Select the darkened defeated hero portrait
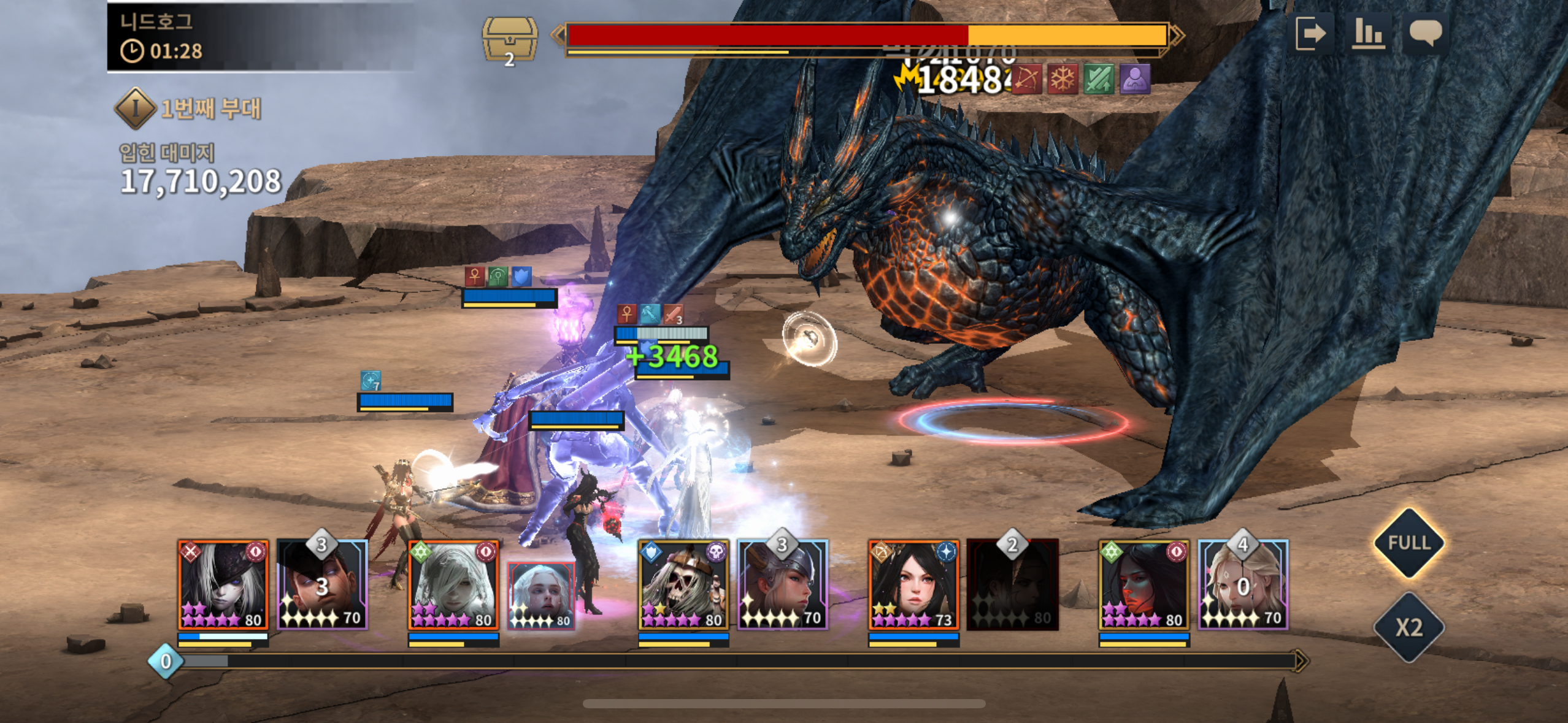The image size is (1568, 723). pyautogui.click(x=1012, y=585)
